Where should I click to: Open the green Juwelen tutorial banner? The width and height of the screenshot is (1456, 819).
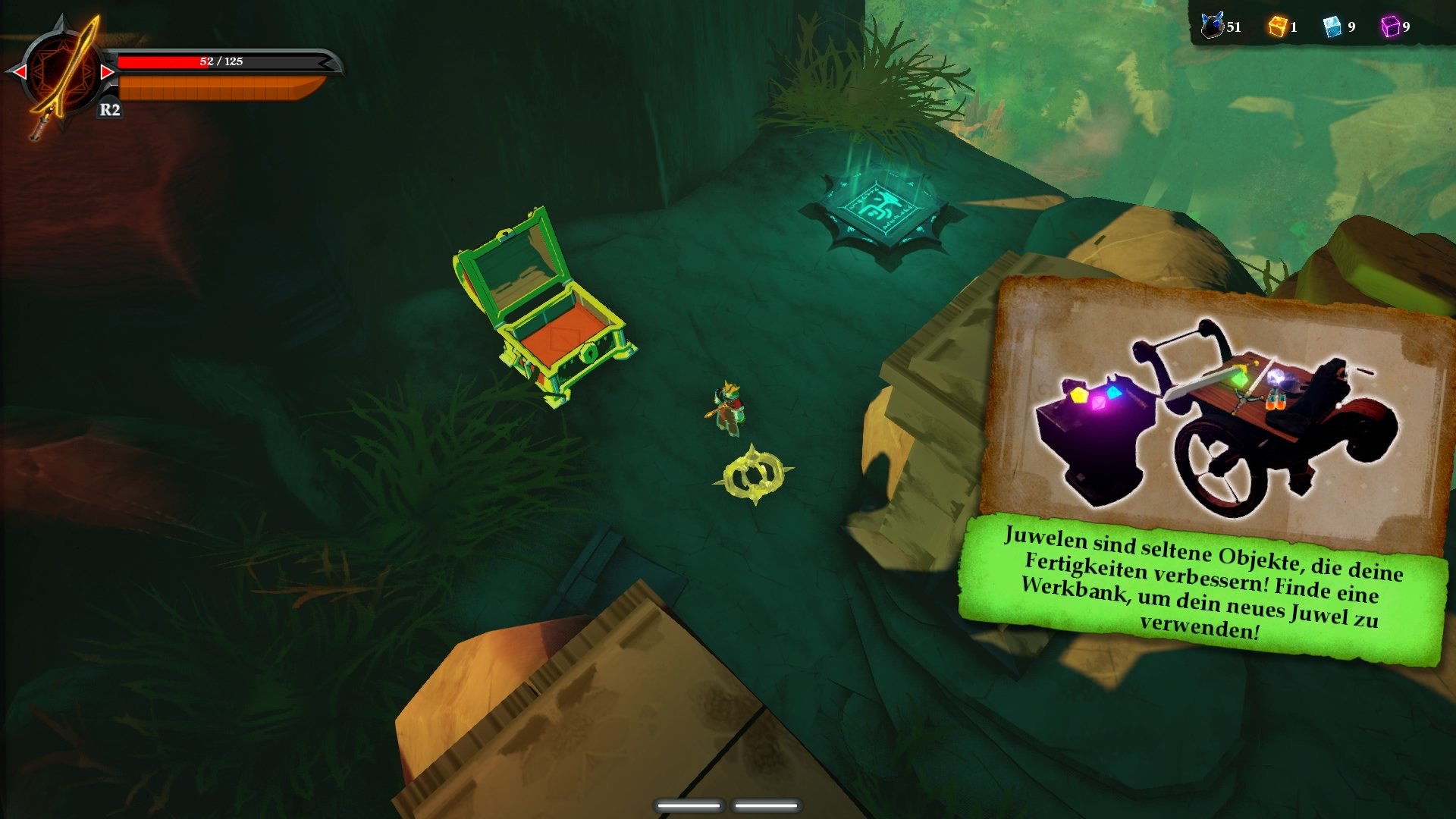click(x=1211, y=588)
